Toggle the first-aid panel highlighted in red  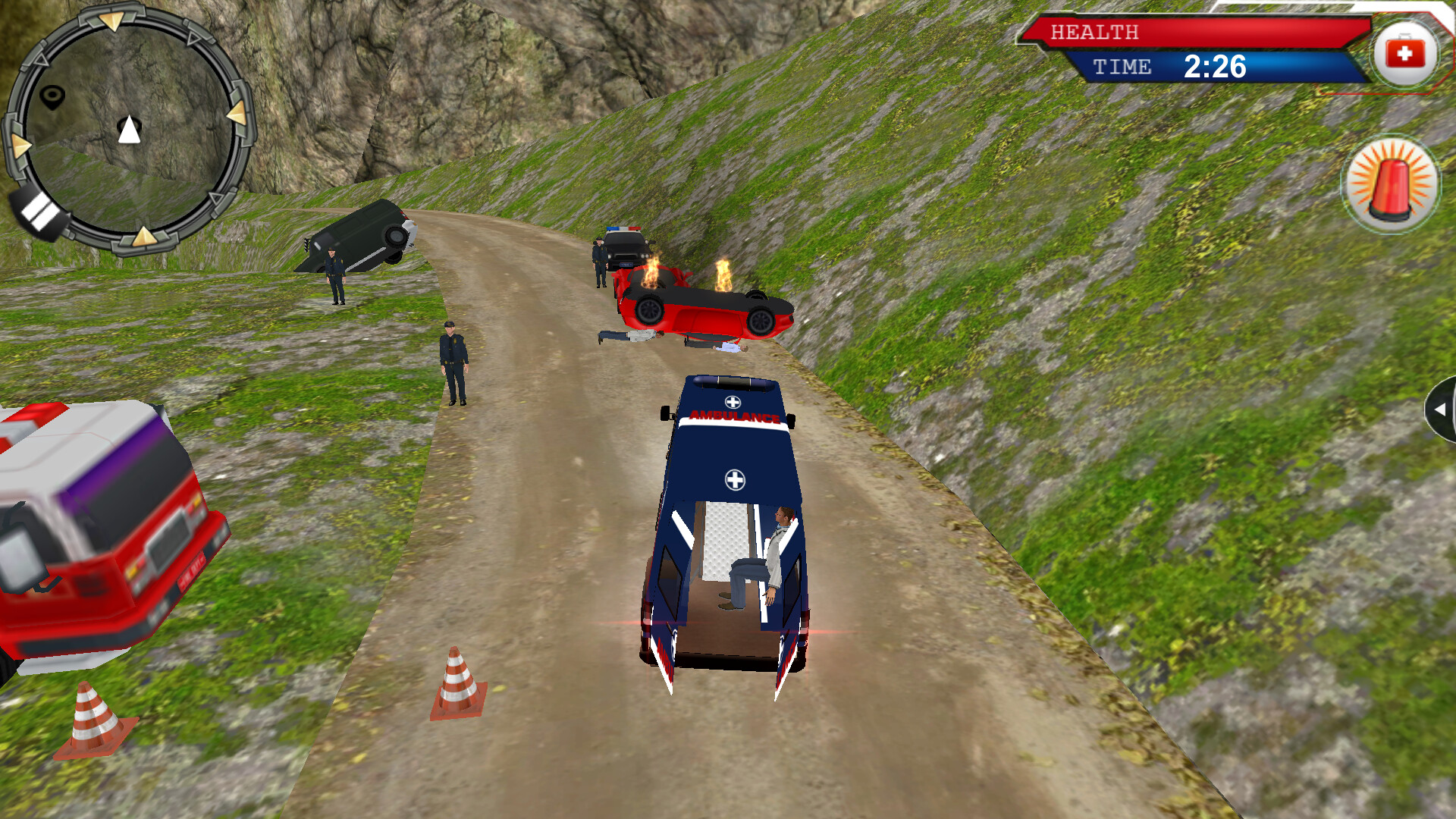click(1404, 52)
